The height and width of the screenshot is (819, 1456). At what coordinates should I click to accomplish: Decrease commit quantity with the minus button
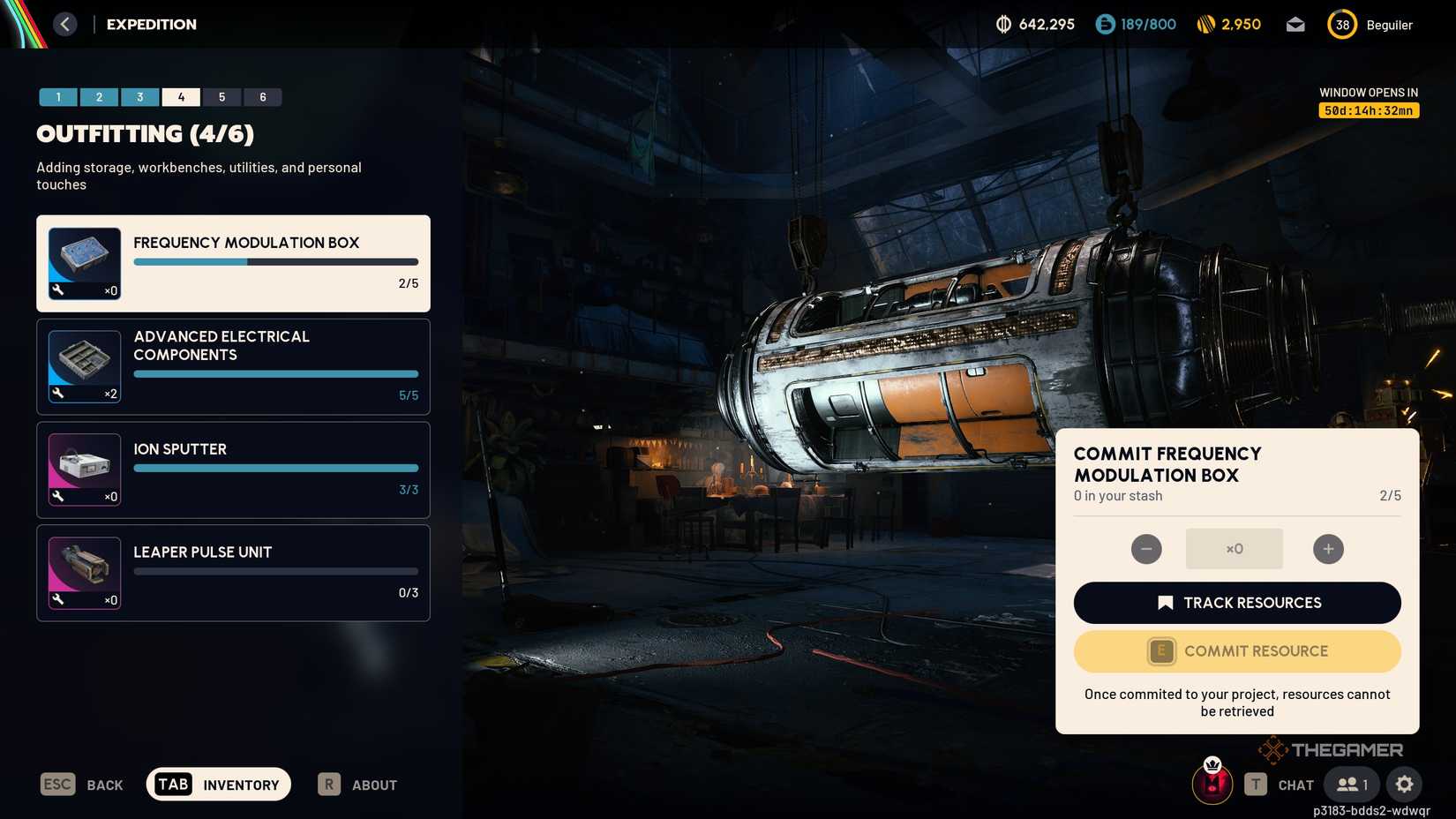(1145, 548)
